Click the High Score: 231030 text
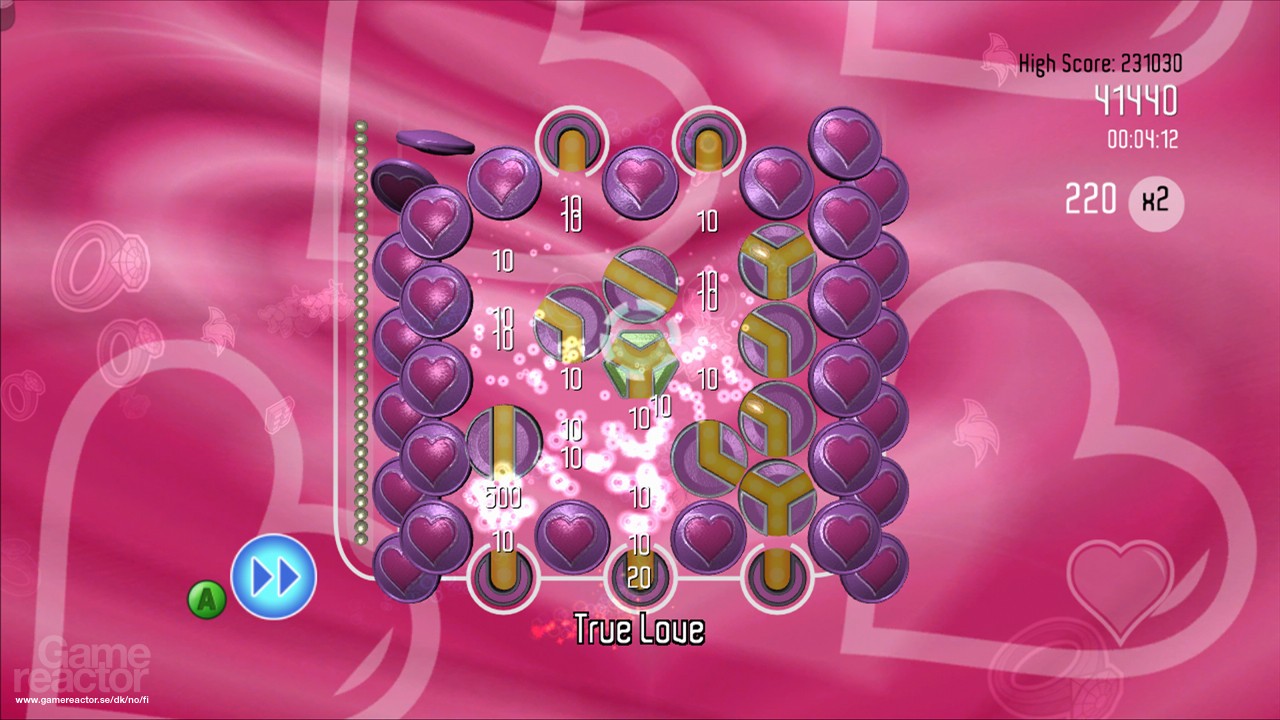1280x720 pixels. (x=1098, y=61)
